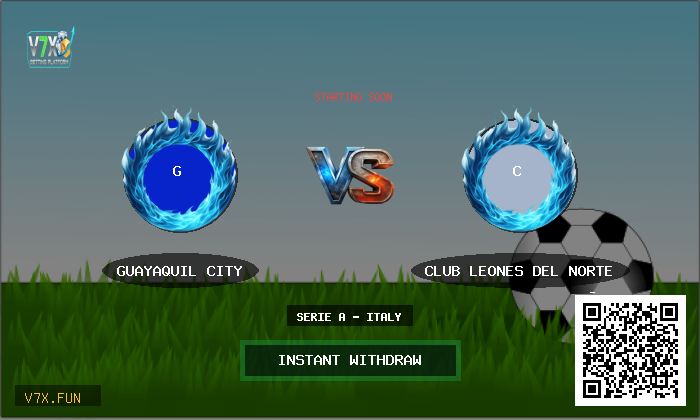The width and height of the screenshot is (700, 420).
Task: Click the Instant Withdraw button
Action: click(x=350, y=360)
